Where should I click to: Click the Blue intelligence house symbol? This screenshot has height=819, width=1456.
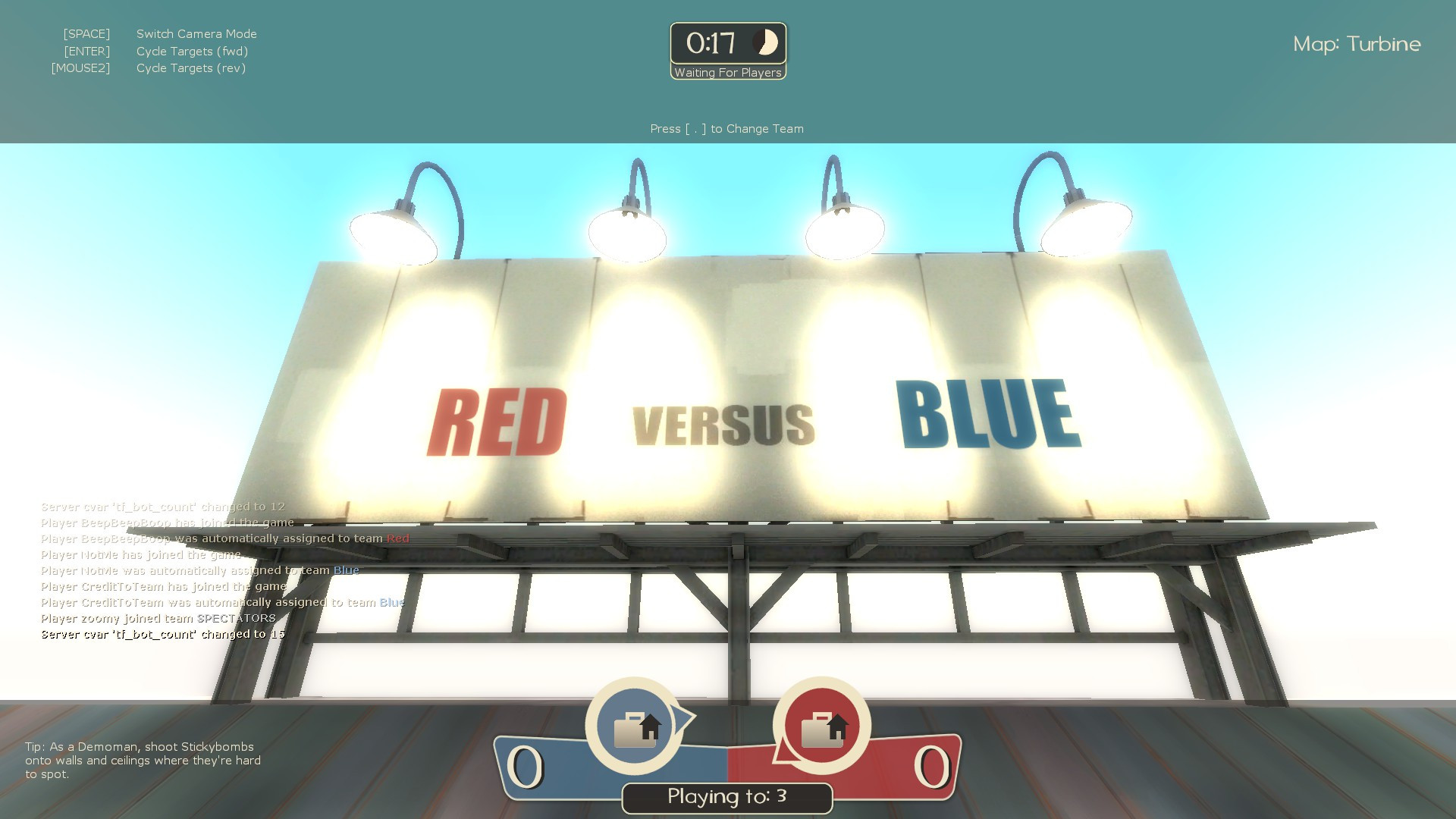(x=650, y=730)
